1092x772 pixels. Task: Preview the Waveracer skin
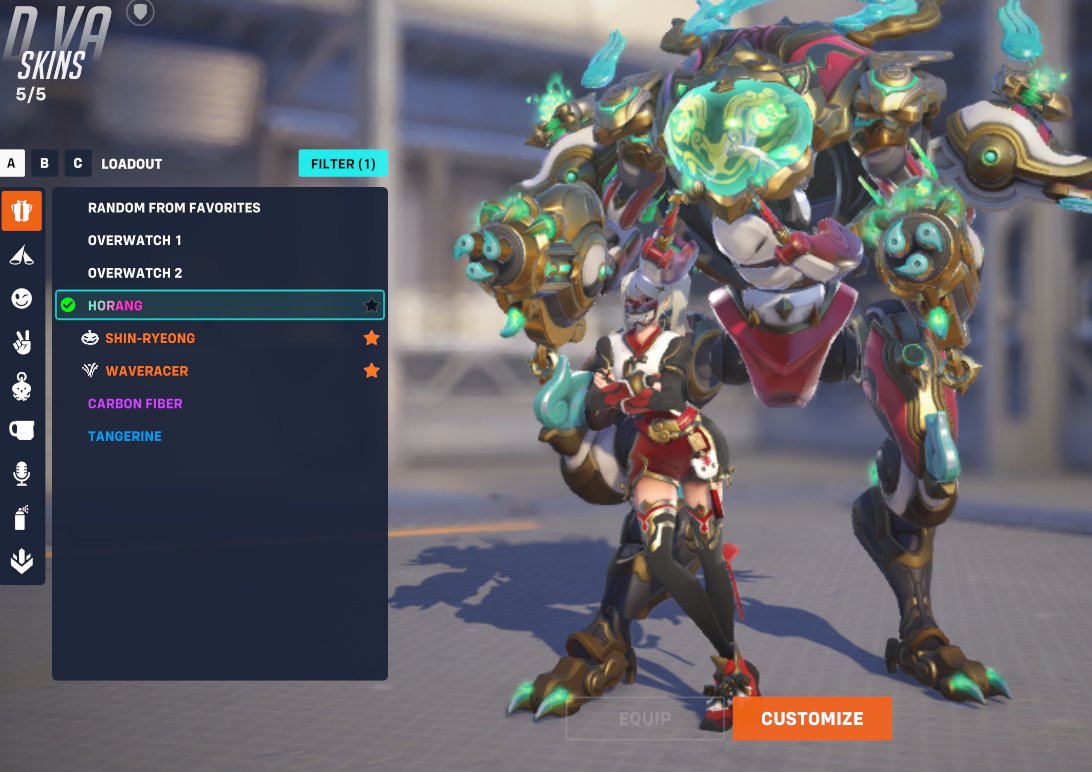tap(146, 371)
